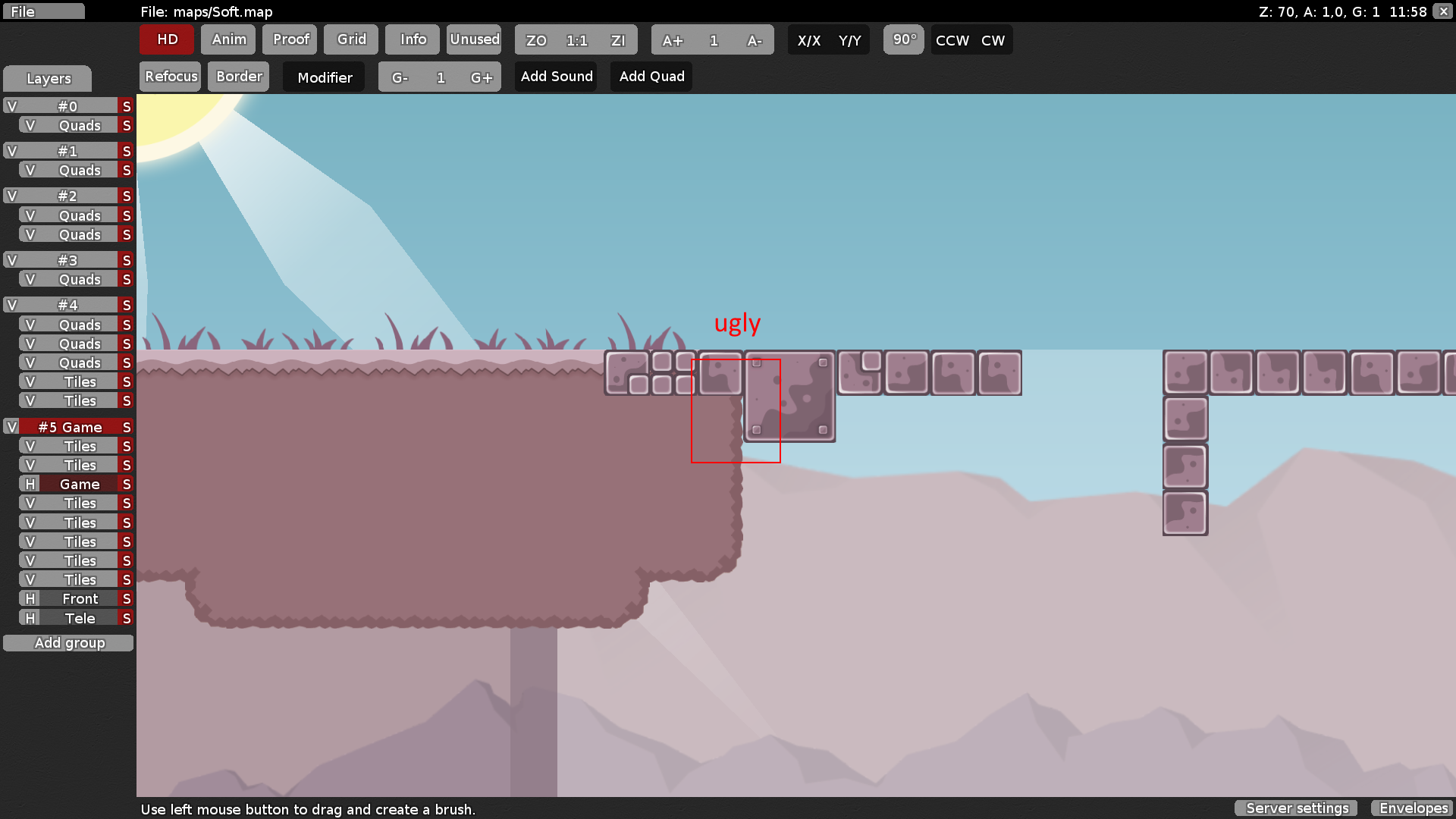Toggle the Info overlay
The image size is (1456, 819).
tap(412, 39)
